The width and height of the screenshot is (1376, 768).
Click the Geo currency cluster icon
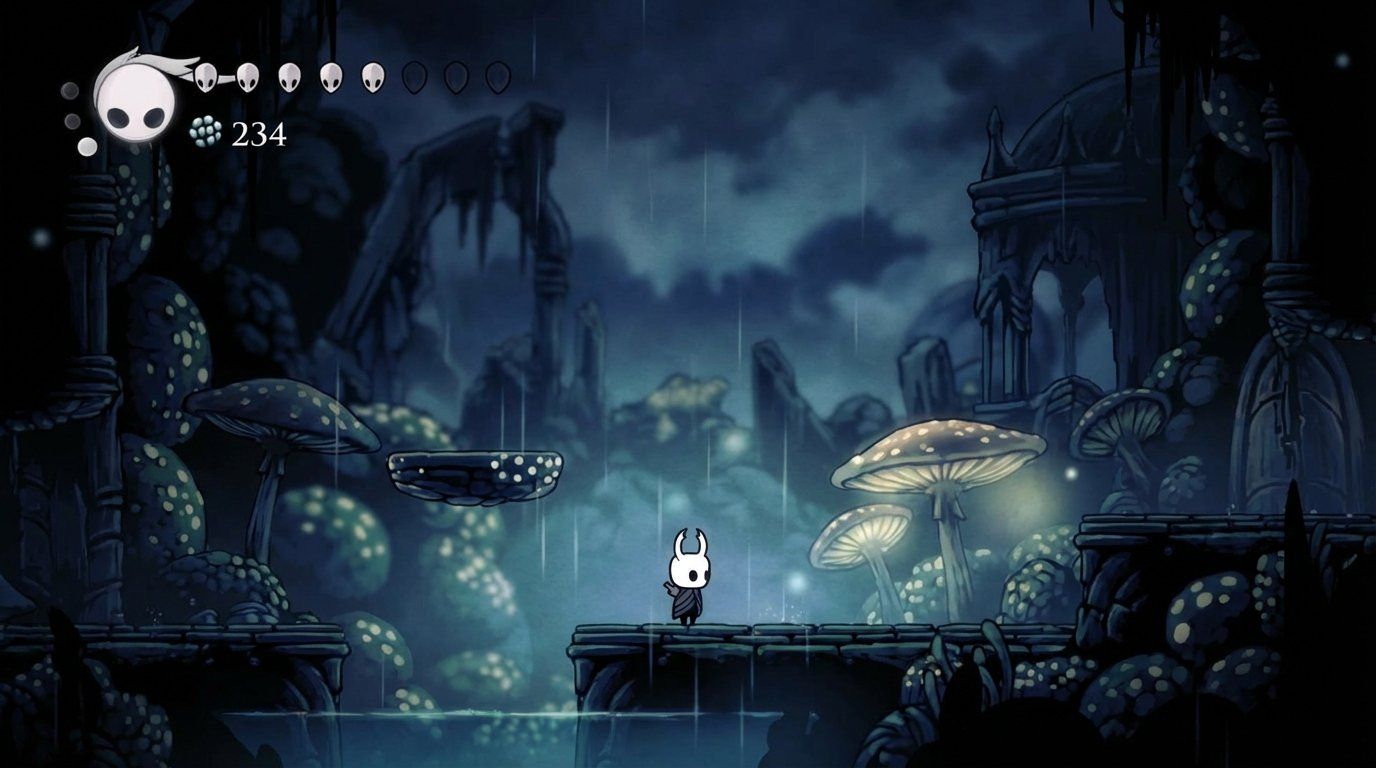pos(205,131)
